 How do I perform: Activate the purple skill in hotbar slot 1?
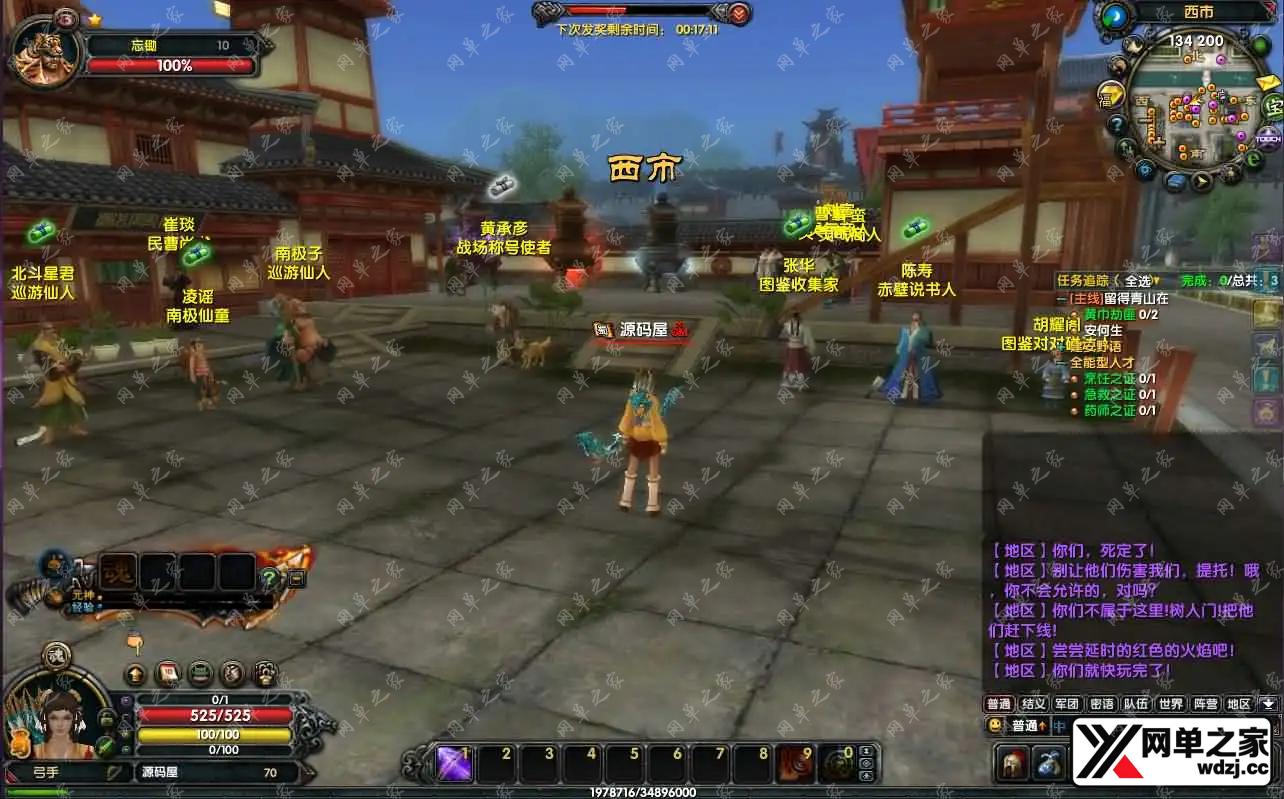pyautogui.click(x=454, y=765)
